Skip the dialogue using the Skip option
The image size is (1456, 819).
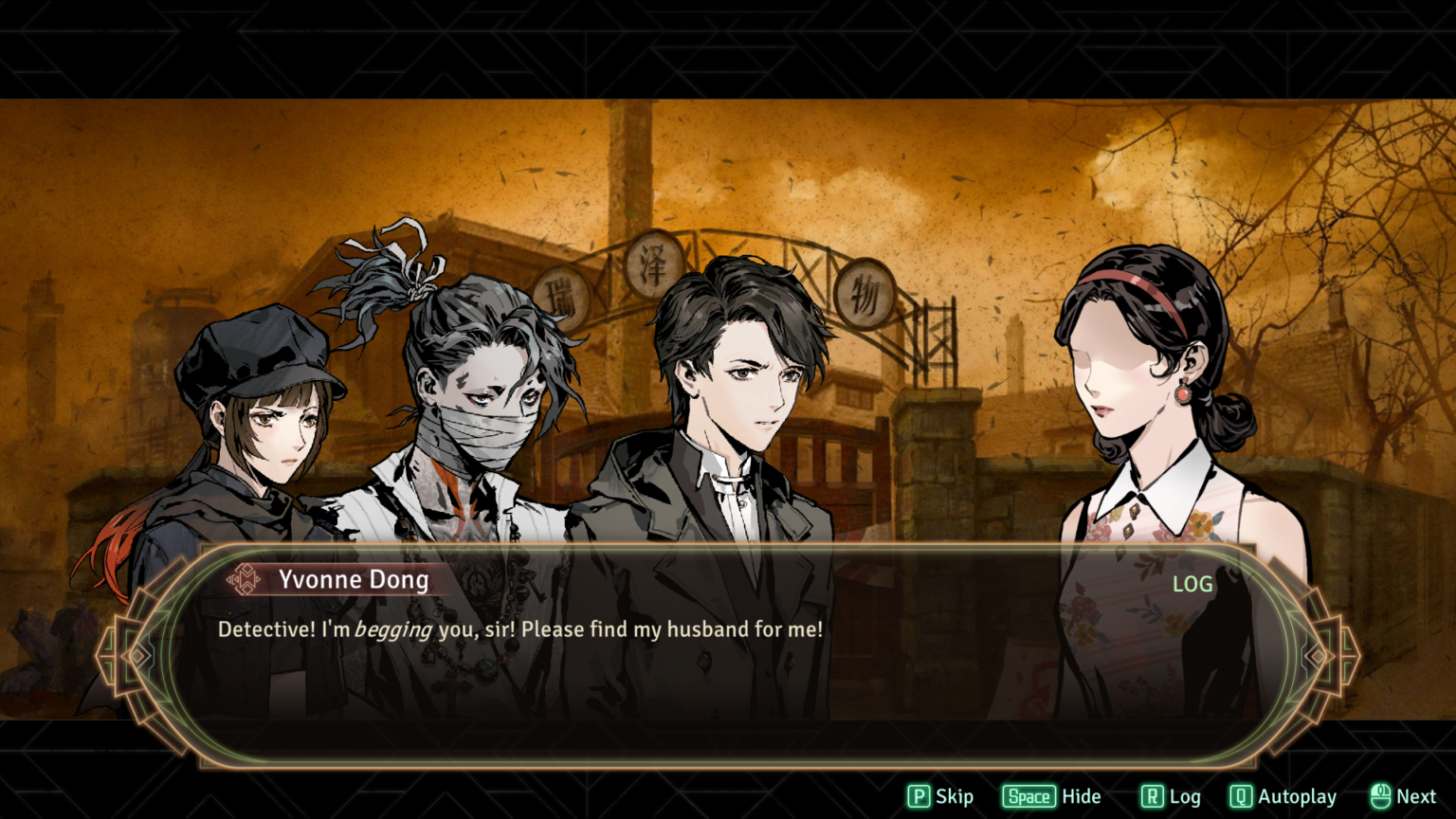pos(940,797)
